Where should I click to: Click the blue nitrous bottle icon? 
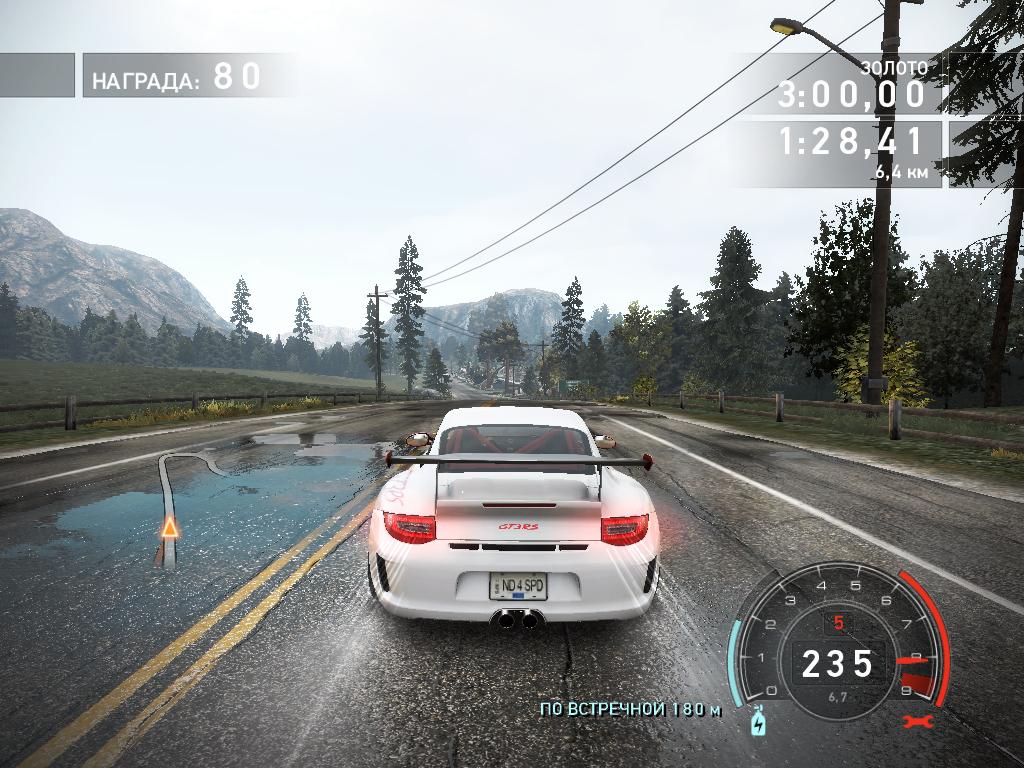point(755,719)
